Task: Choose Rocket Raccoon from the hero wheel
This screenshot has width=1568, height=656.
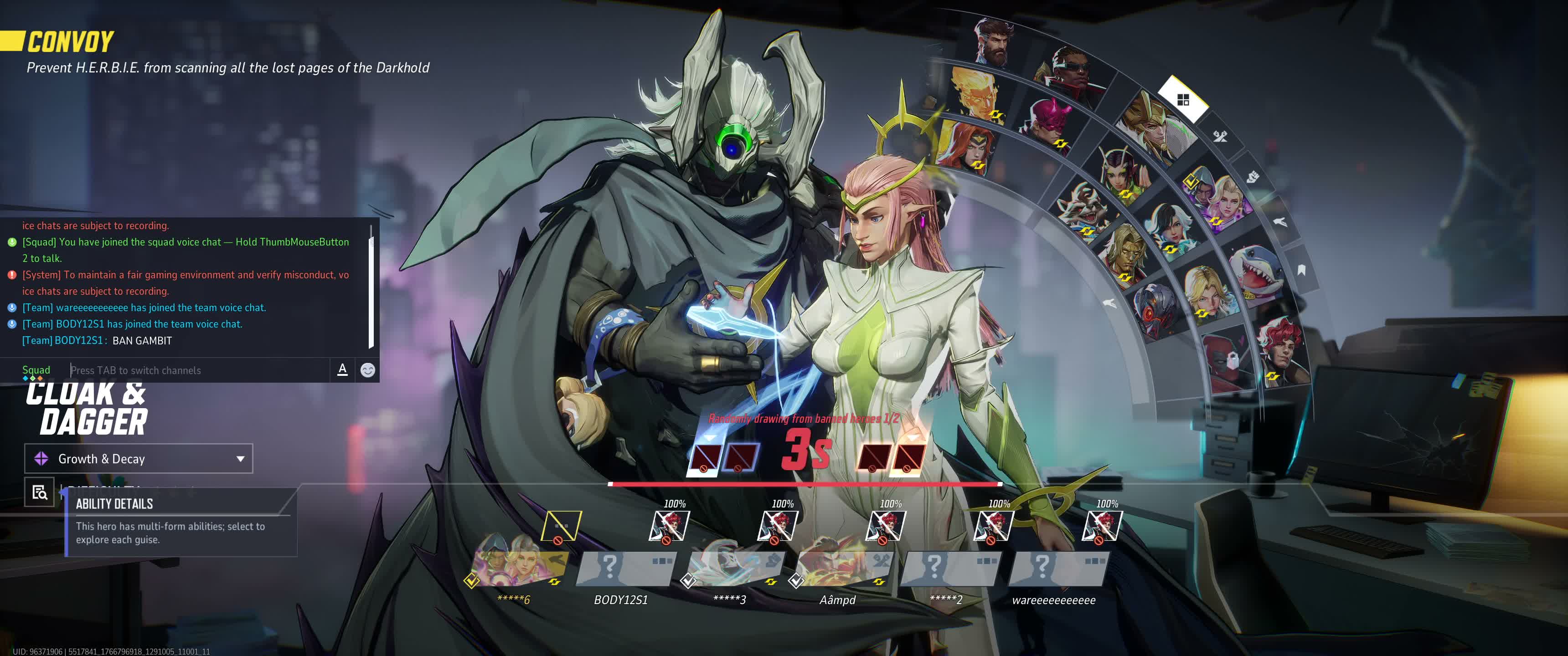Action: point(1081,207)
